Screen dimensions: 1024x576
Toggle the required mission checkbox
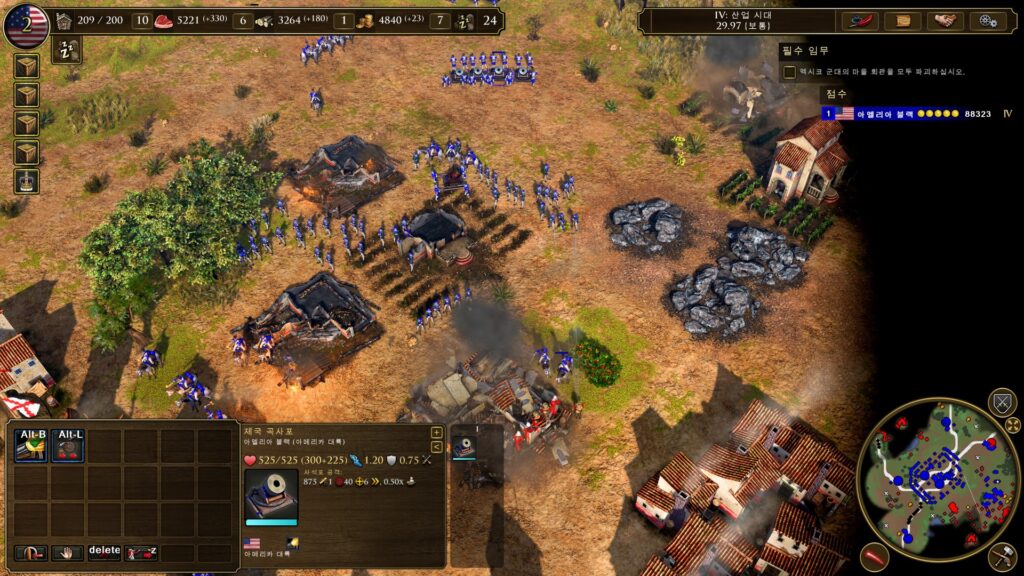tap(790, 72)
